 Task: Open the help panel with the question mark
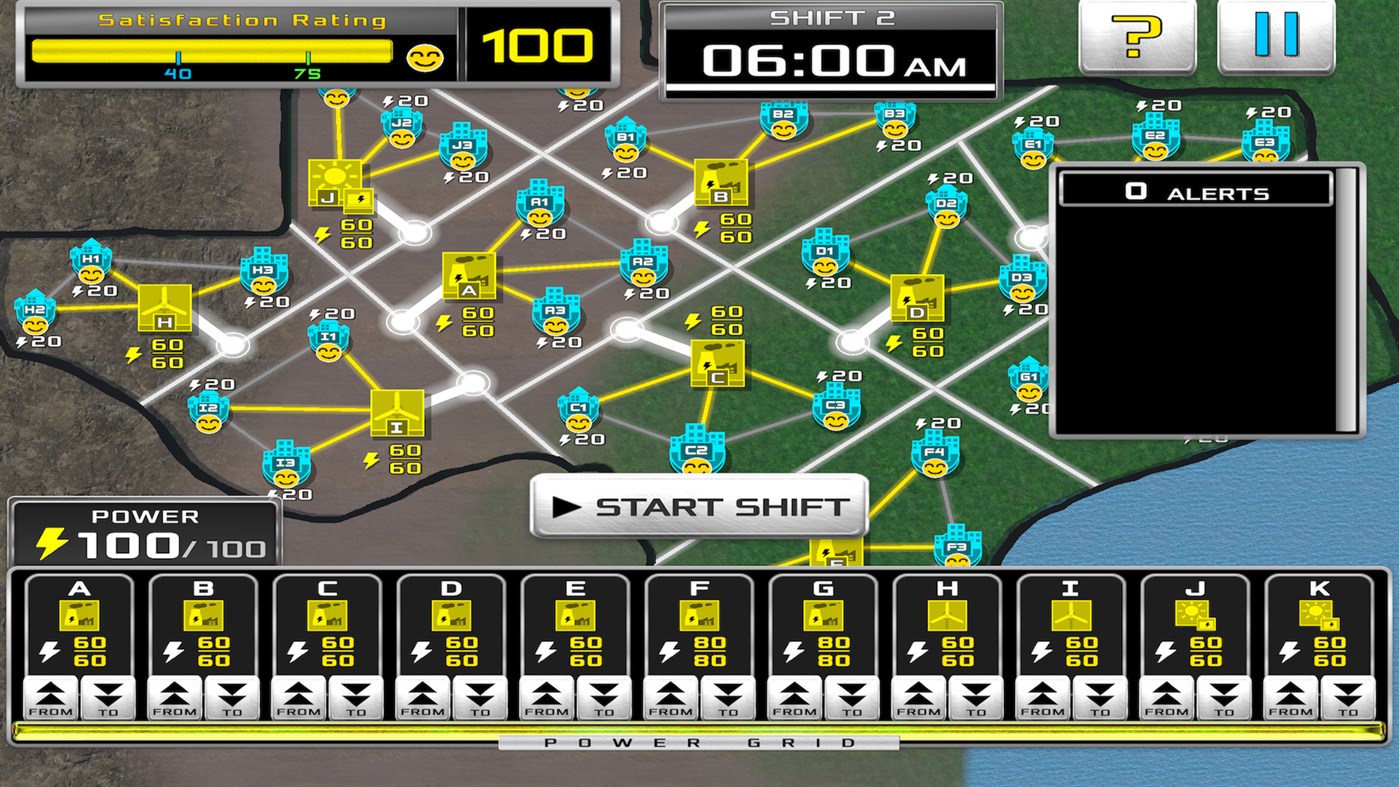pos(1137,37)
